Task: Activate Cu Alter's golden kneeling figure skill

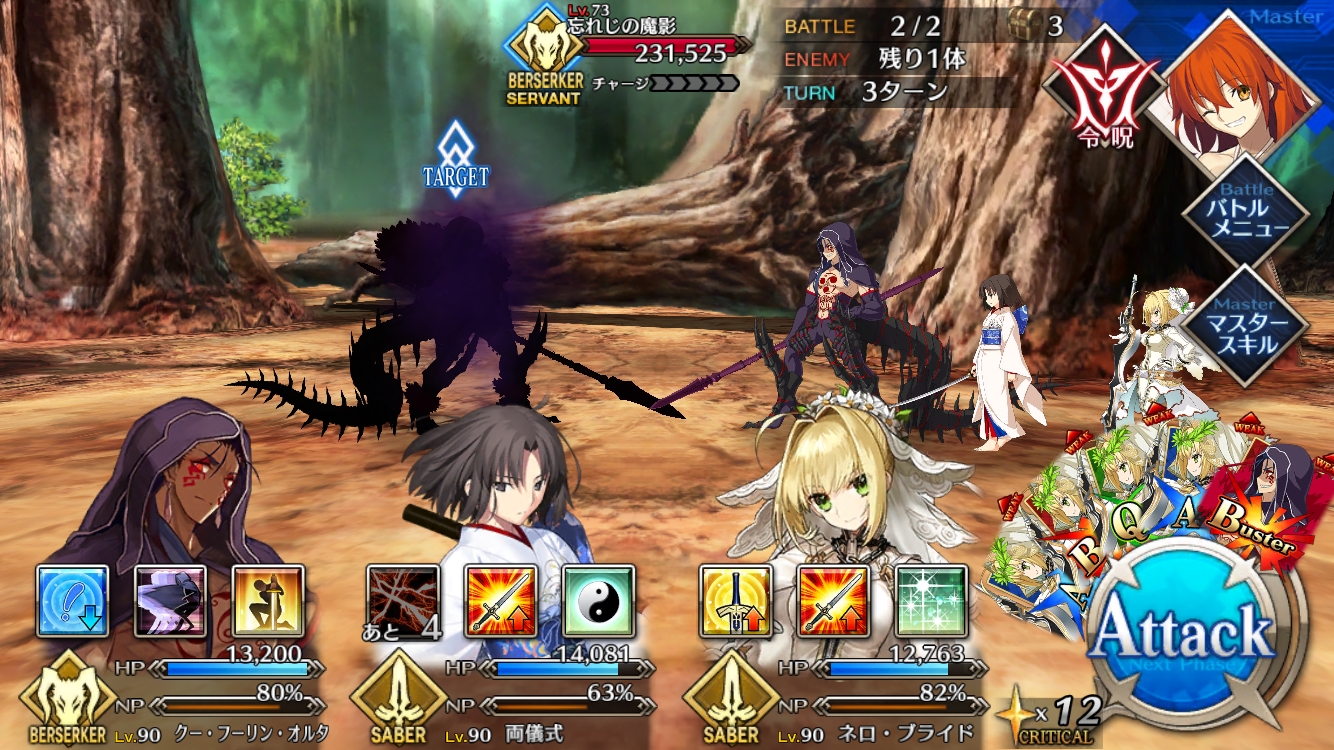Action: (268, 601)
